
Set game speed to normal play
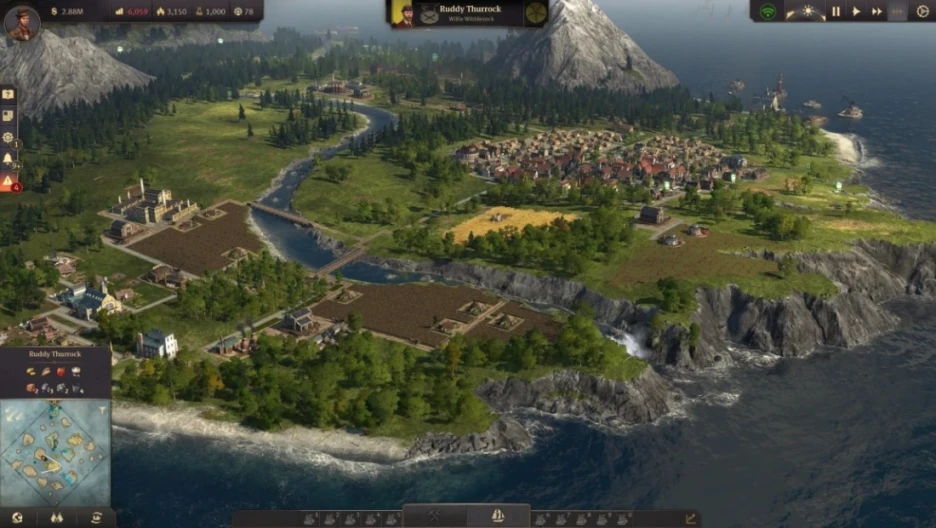[x=856, y=11]
